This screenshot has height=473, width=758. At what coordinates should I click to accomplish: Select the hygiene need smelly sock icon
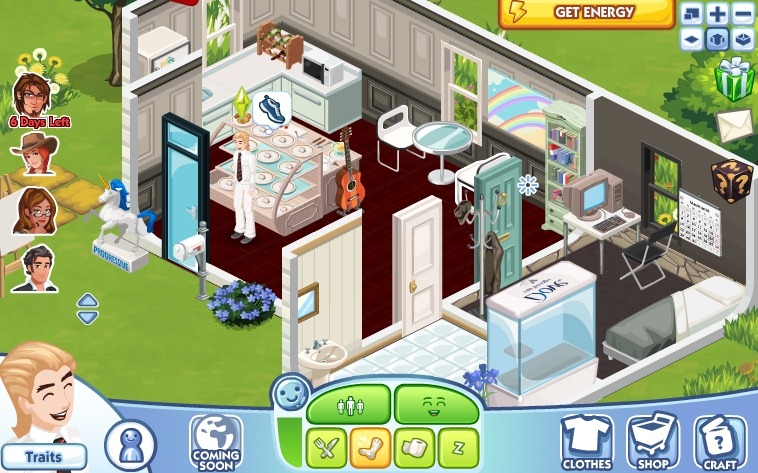[x=370, y=446]
